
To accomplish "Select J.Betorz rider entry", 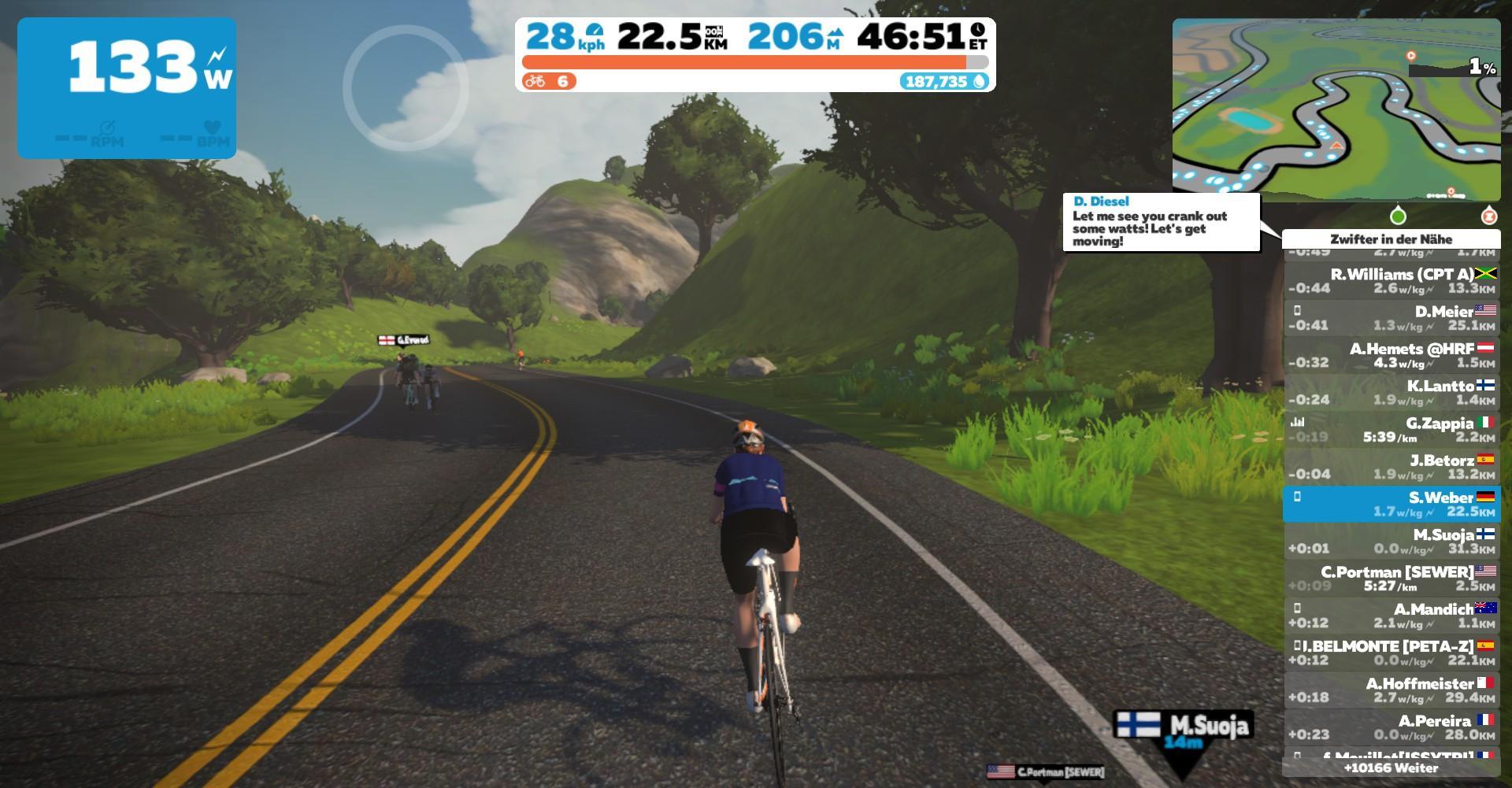I will 1391,467.
